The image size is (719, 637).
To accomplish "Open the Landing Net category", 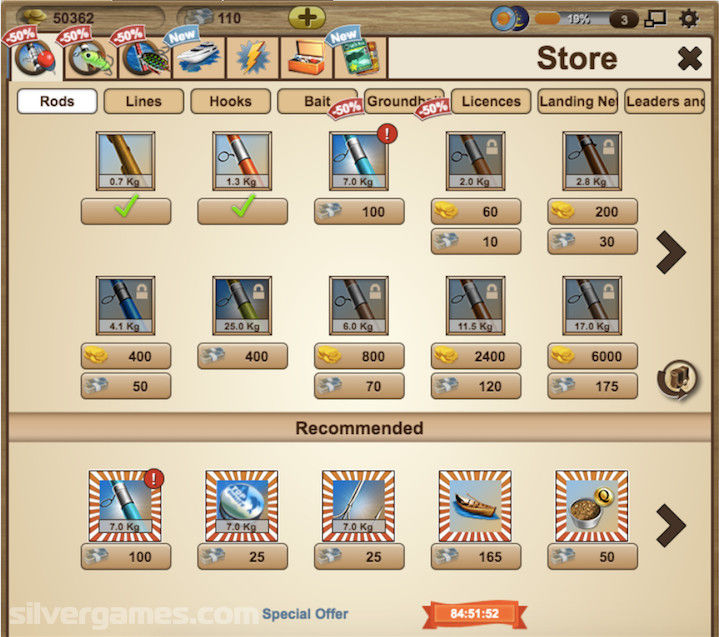I will point(578,101).
